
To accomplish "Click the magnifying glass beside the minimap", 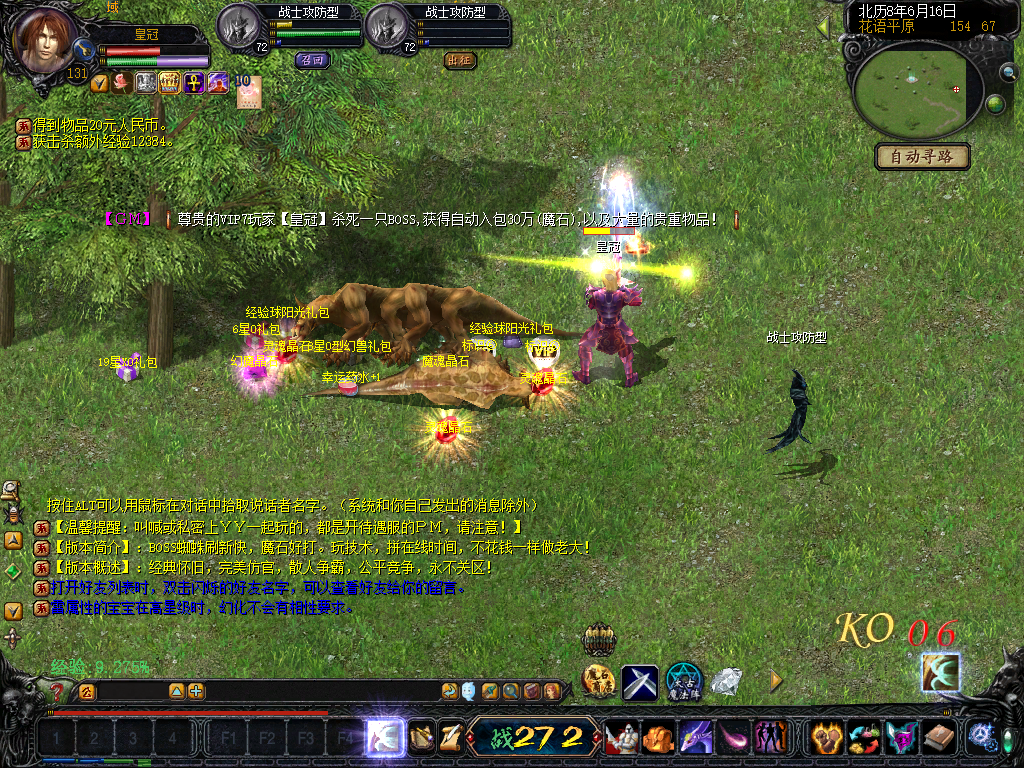I will 1008,71.
